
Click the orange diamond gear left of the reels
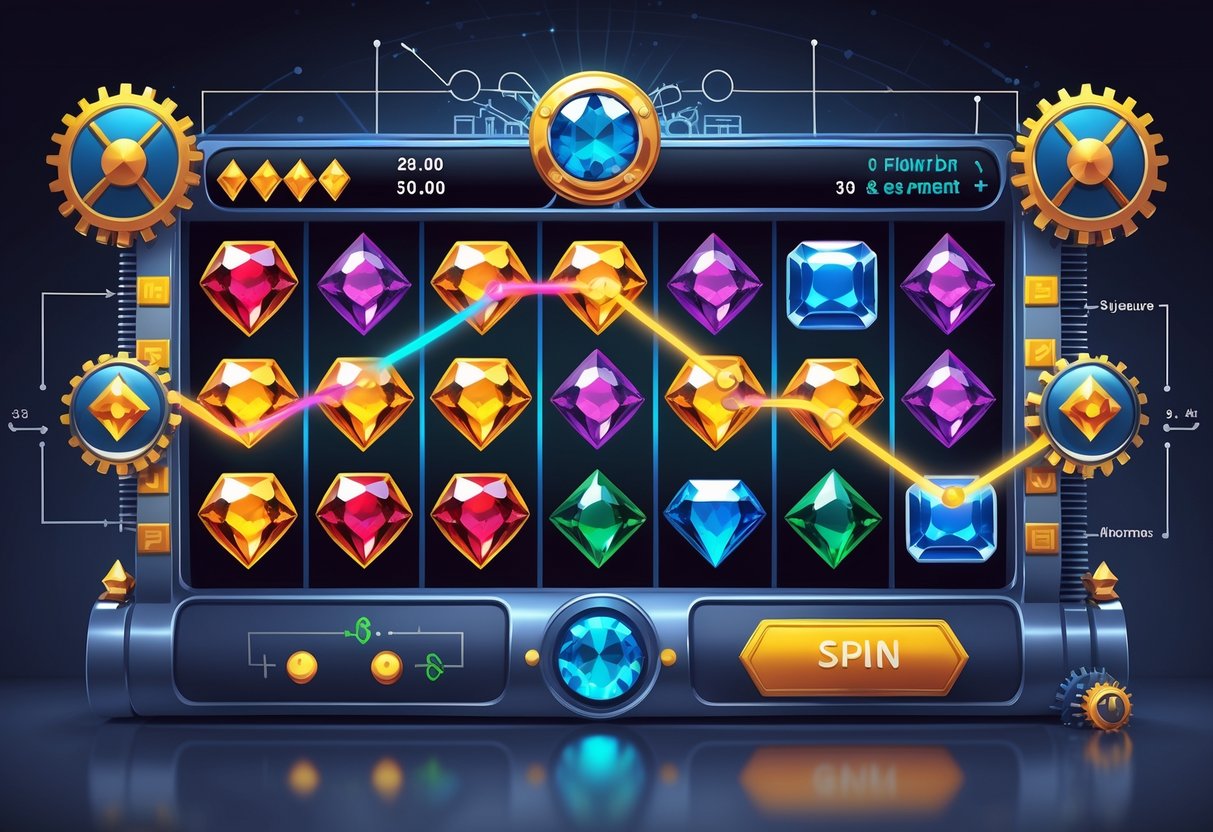coord(119,408)
